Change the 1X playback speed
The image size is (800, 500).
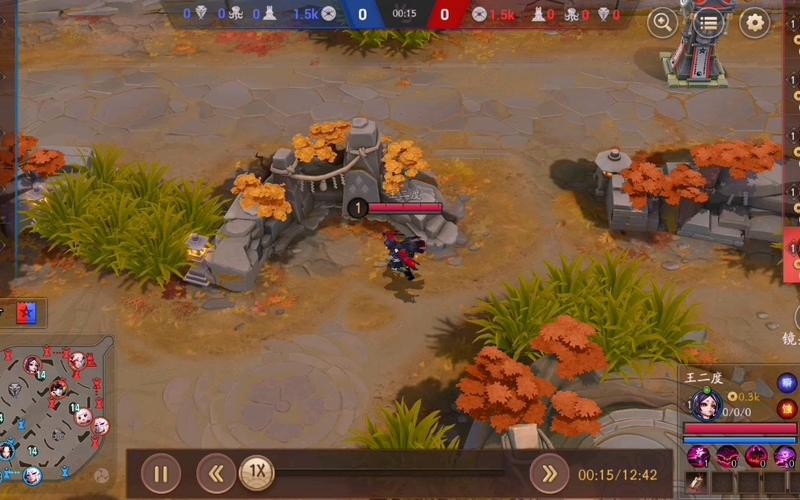(257, 472)
